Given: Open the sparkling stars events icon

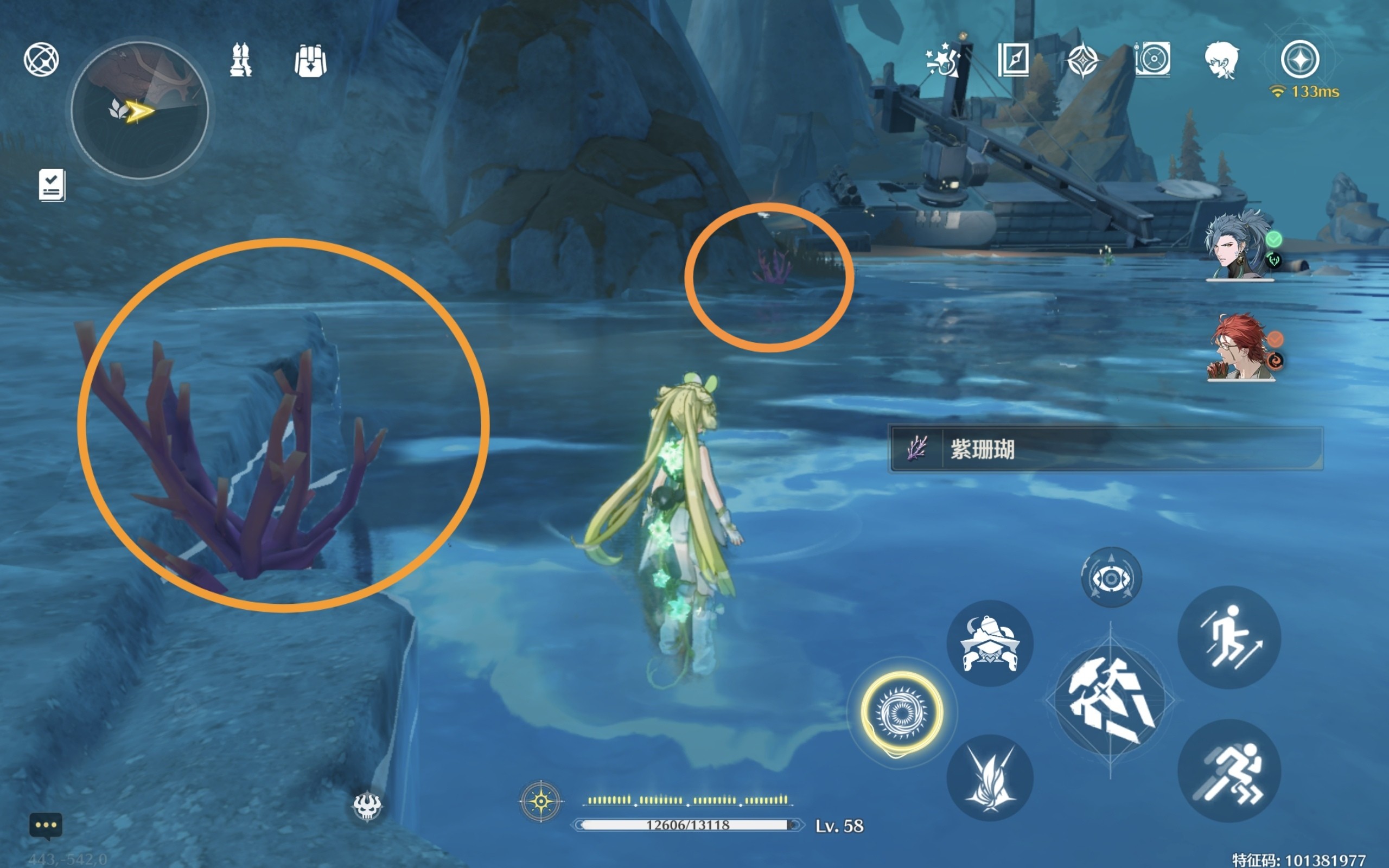Looking at the screenshot, I should [943, 59].
